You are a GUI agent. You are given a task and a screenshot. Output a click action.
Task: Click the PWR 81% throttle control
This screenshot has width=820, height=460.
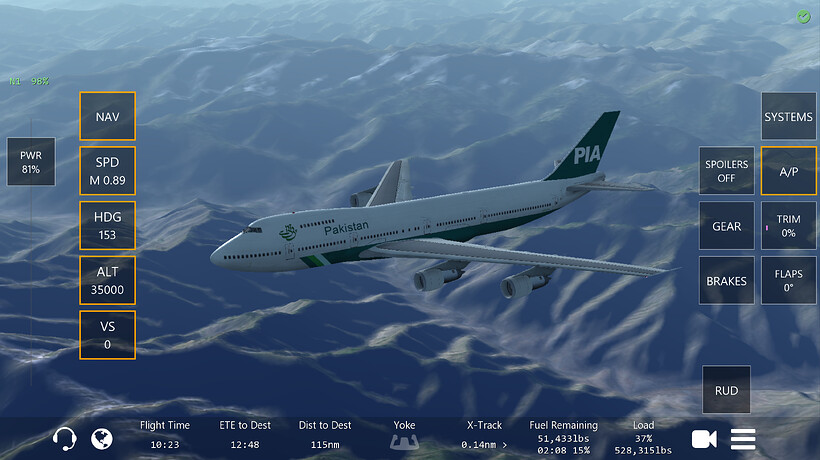tap(31, 162)
